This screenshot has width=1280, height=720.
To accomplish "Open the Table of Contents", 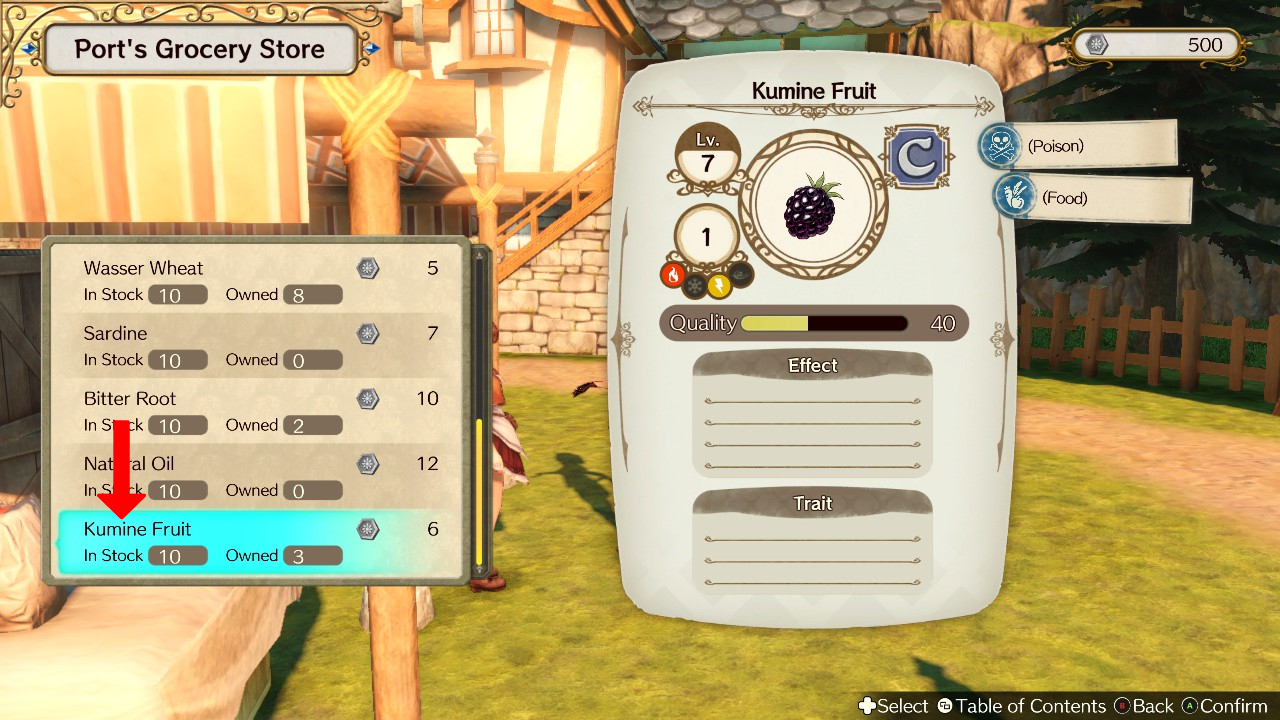I will click(x=1025, y=705).
